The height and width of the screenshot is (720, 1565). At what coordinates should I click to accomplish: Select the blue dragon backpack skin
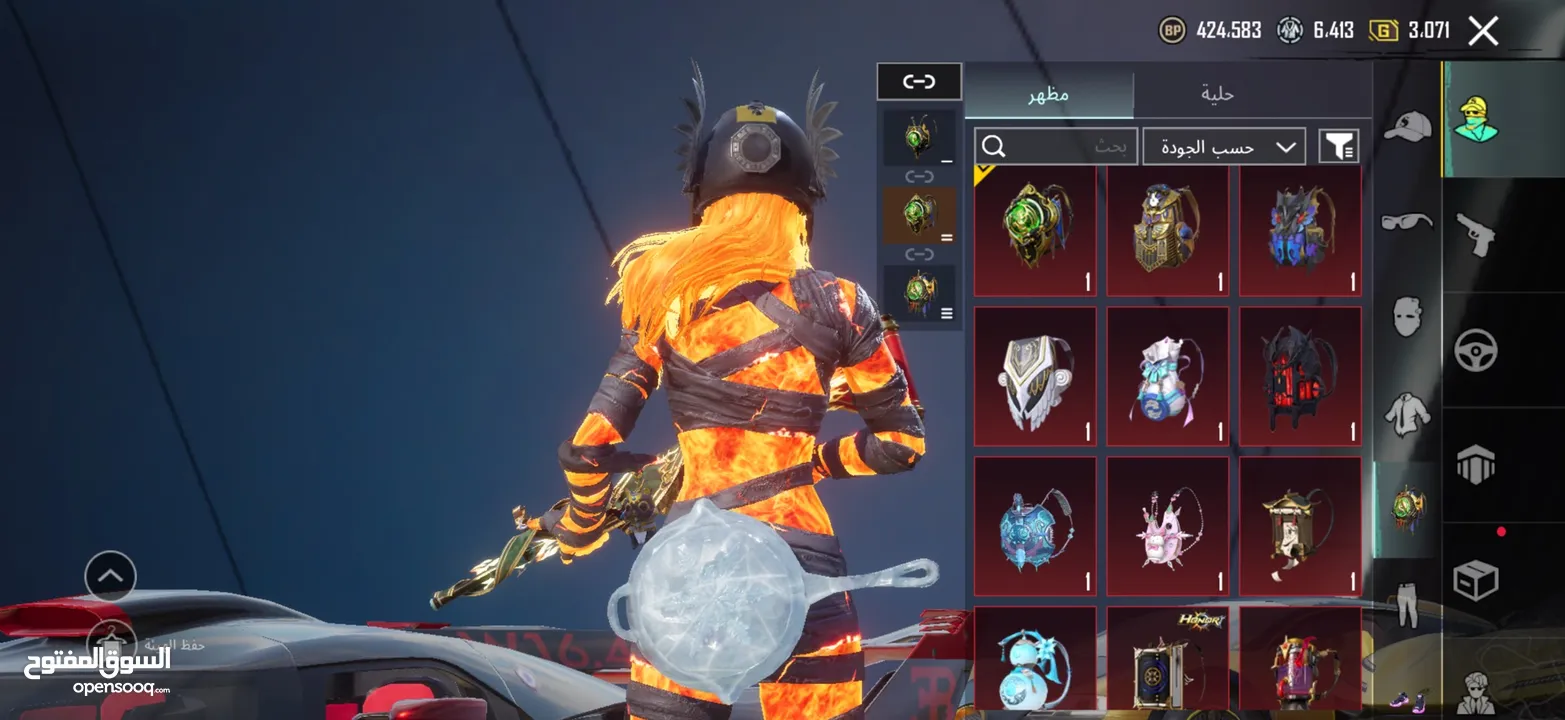pos(1300,231)
